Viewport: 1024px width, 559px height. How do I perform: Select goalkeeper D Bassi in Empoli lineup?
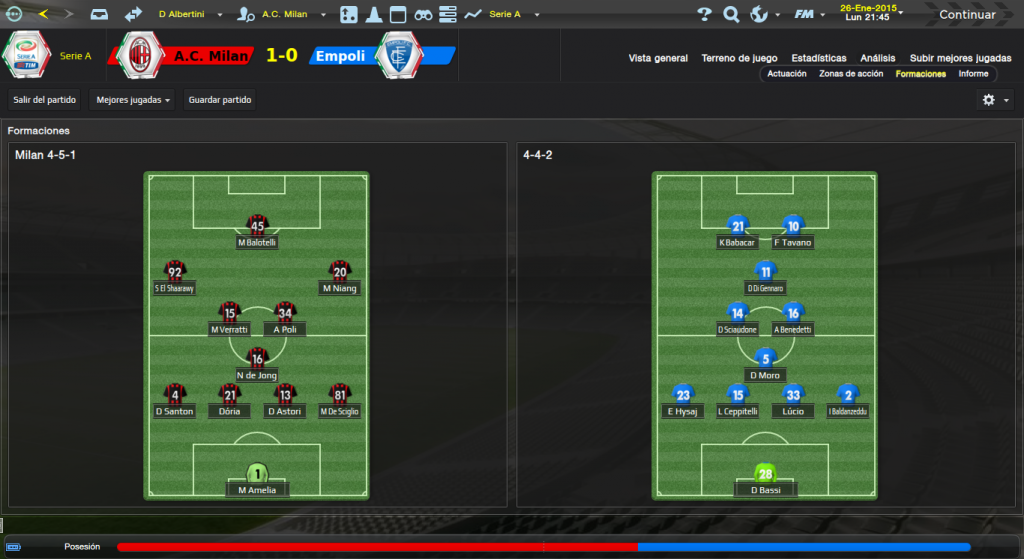coord(766,479)
